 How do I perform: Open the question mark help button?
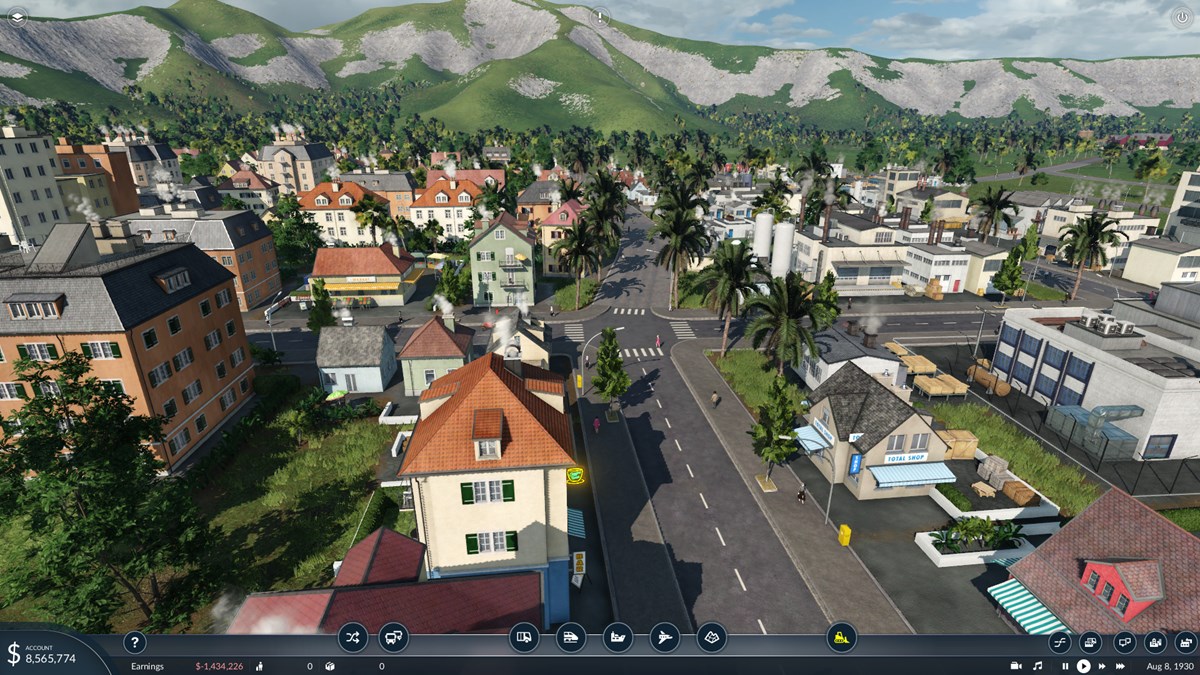click(134, 642)
